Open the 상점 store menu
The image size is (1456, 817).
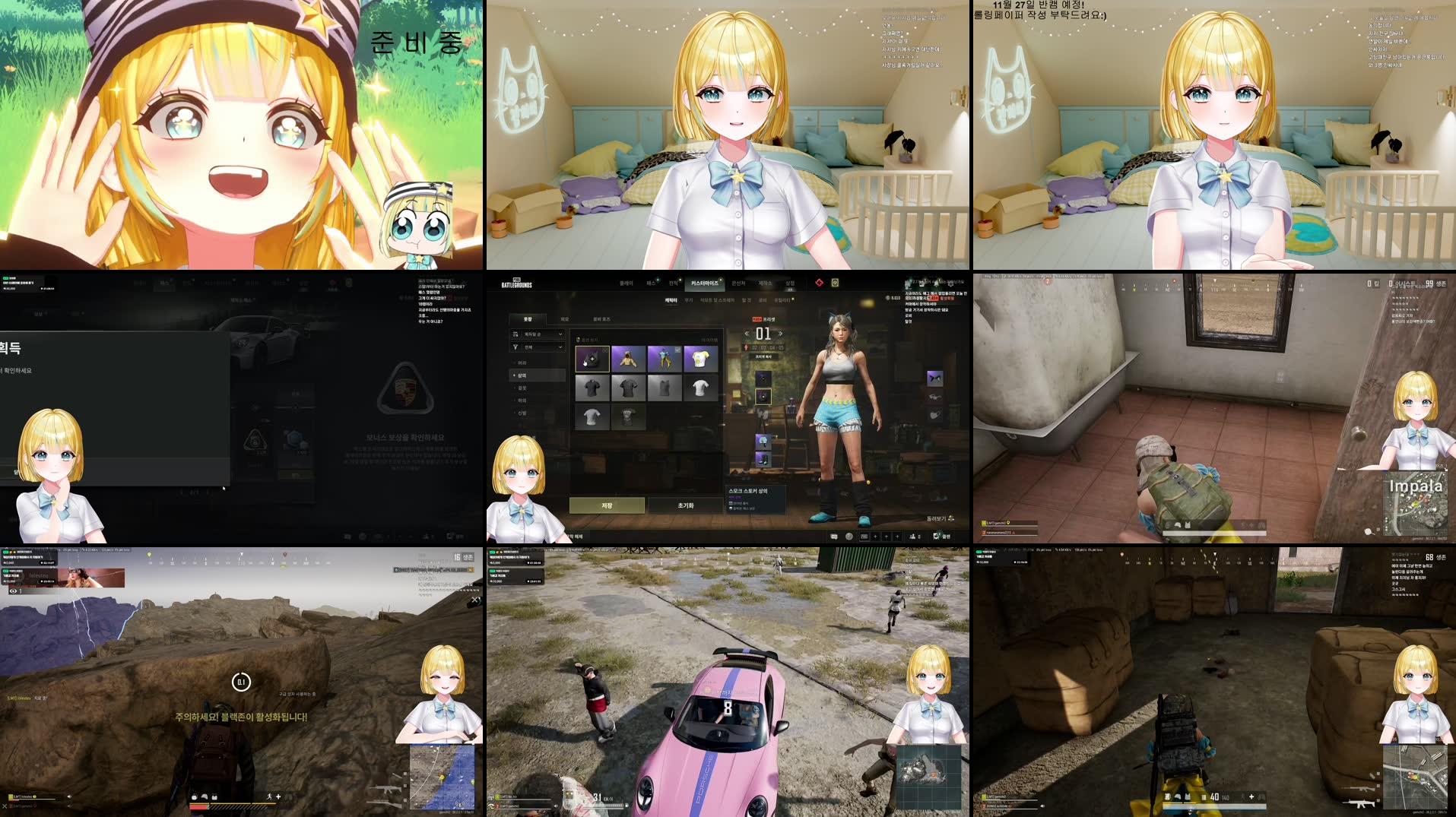791,283
